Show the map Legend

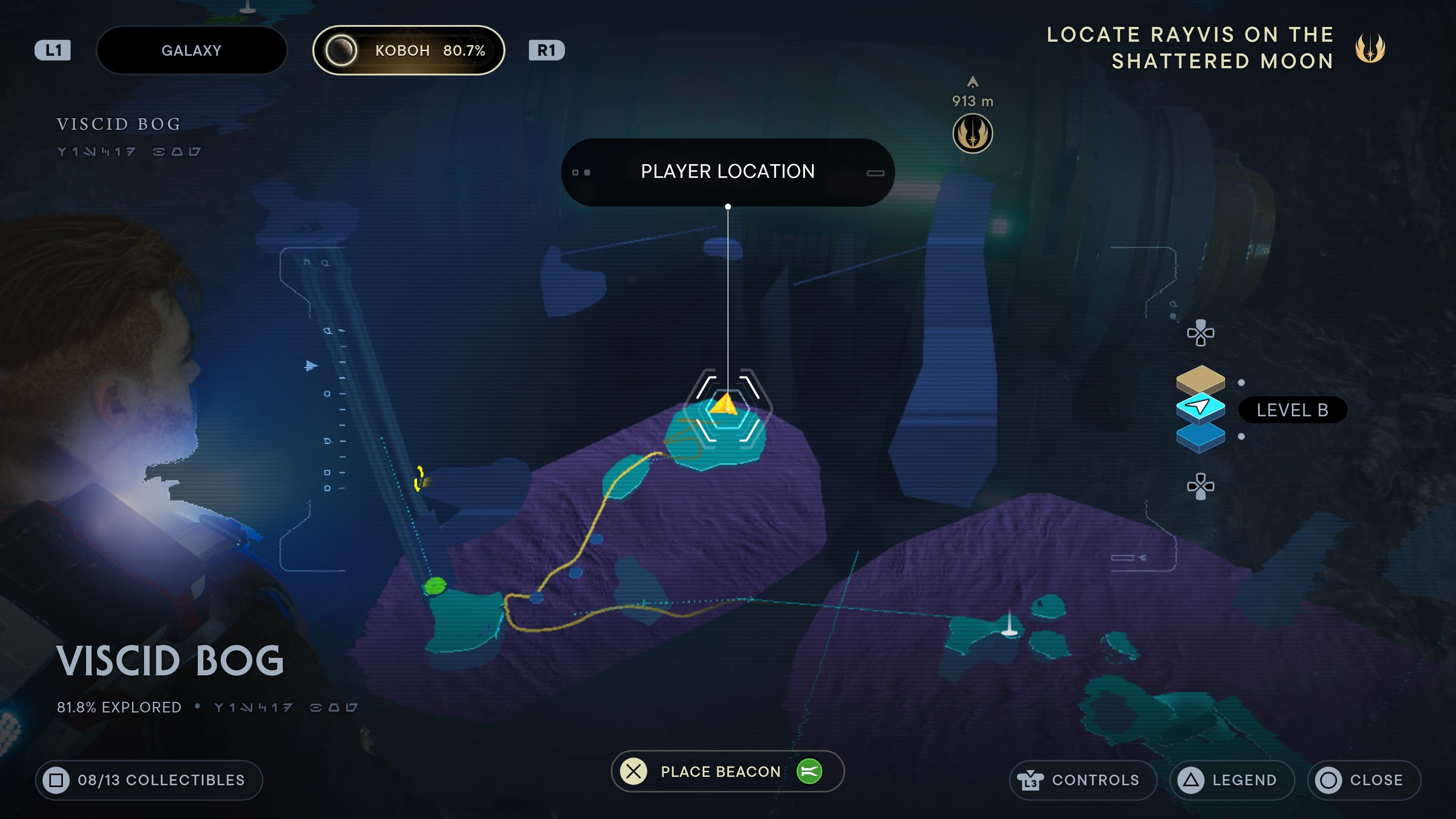click(1232, 780)
